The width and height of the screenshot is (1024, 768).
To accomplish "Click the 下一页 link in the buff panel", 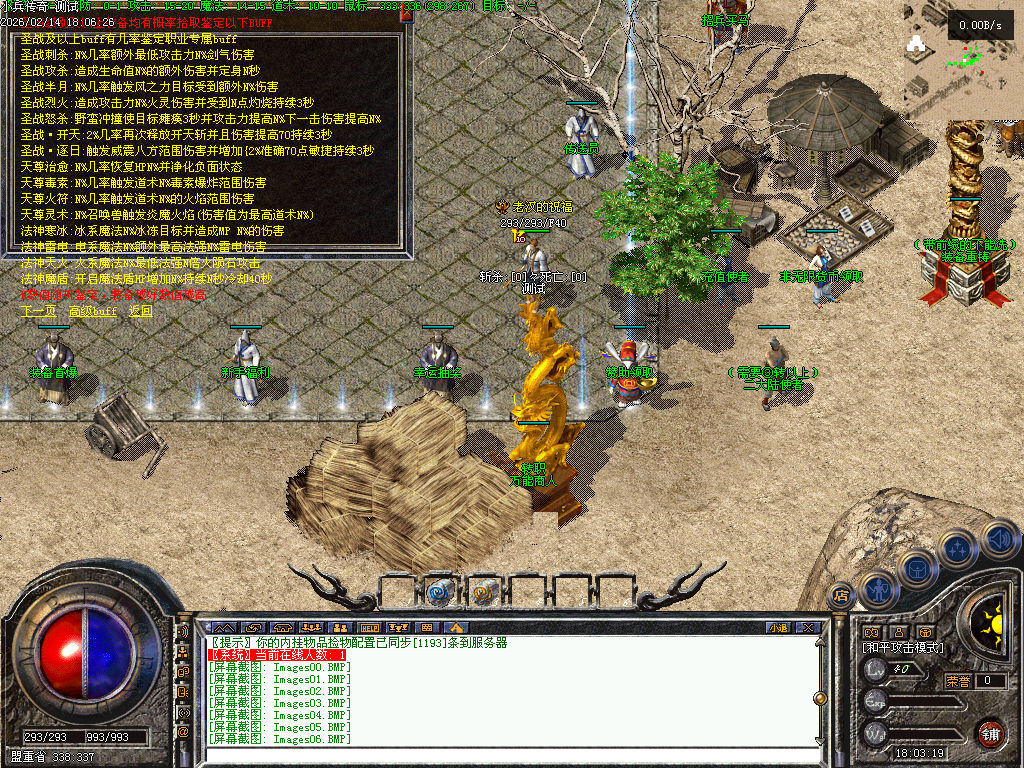I will [39, 312].
